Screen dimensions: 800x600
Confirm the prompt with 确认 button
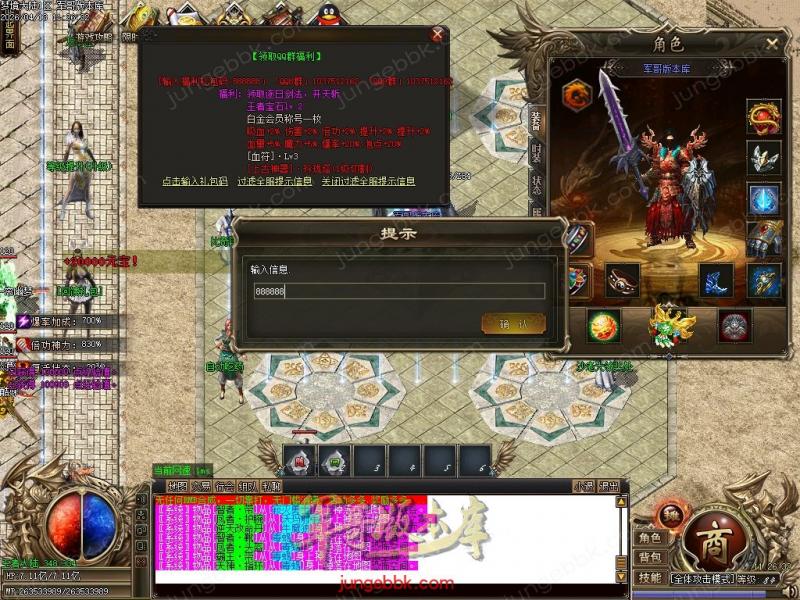pos(514,323)
